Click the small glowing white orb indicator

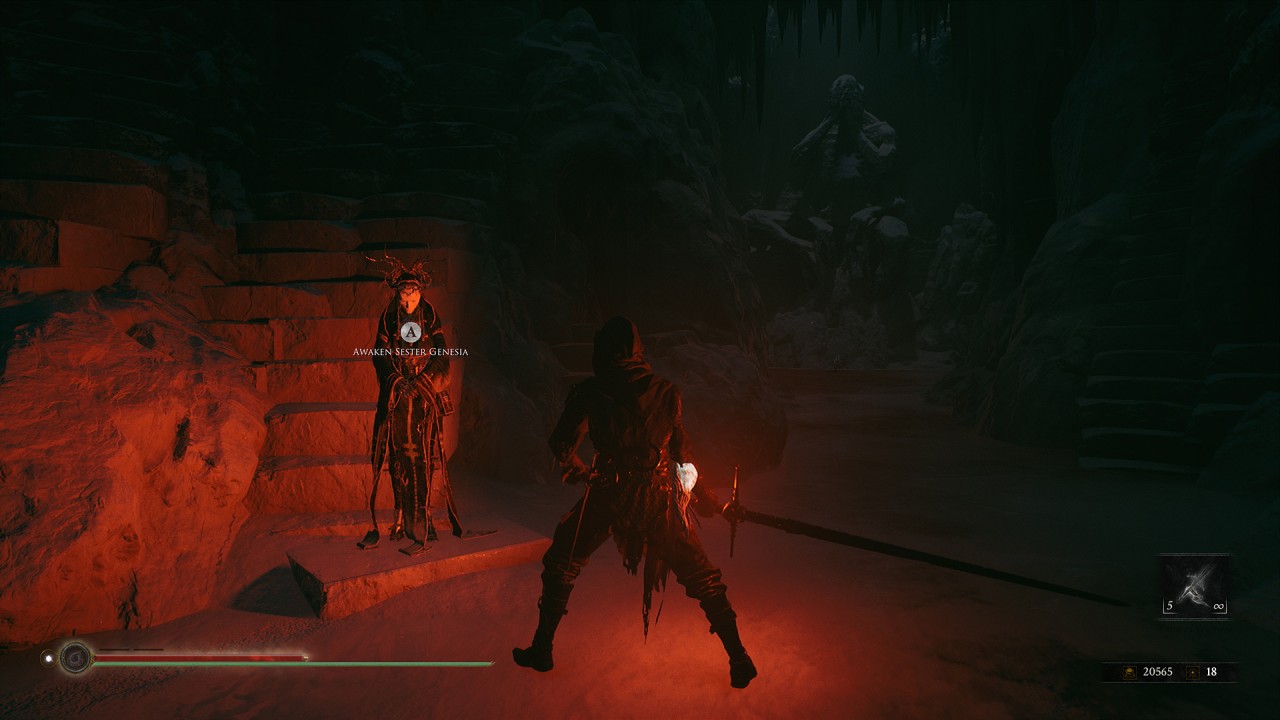point(48,658)
